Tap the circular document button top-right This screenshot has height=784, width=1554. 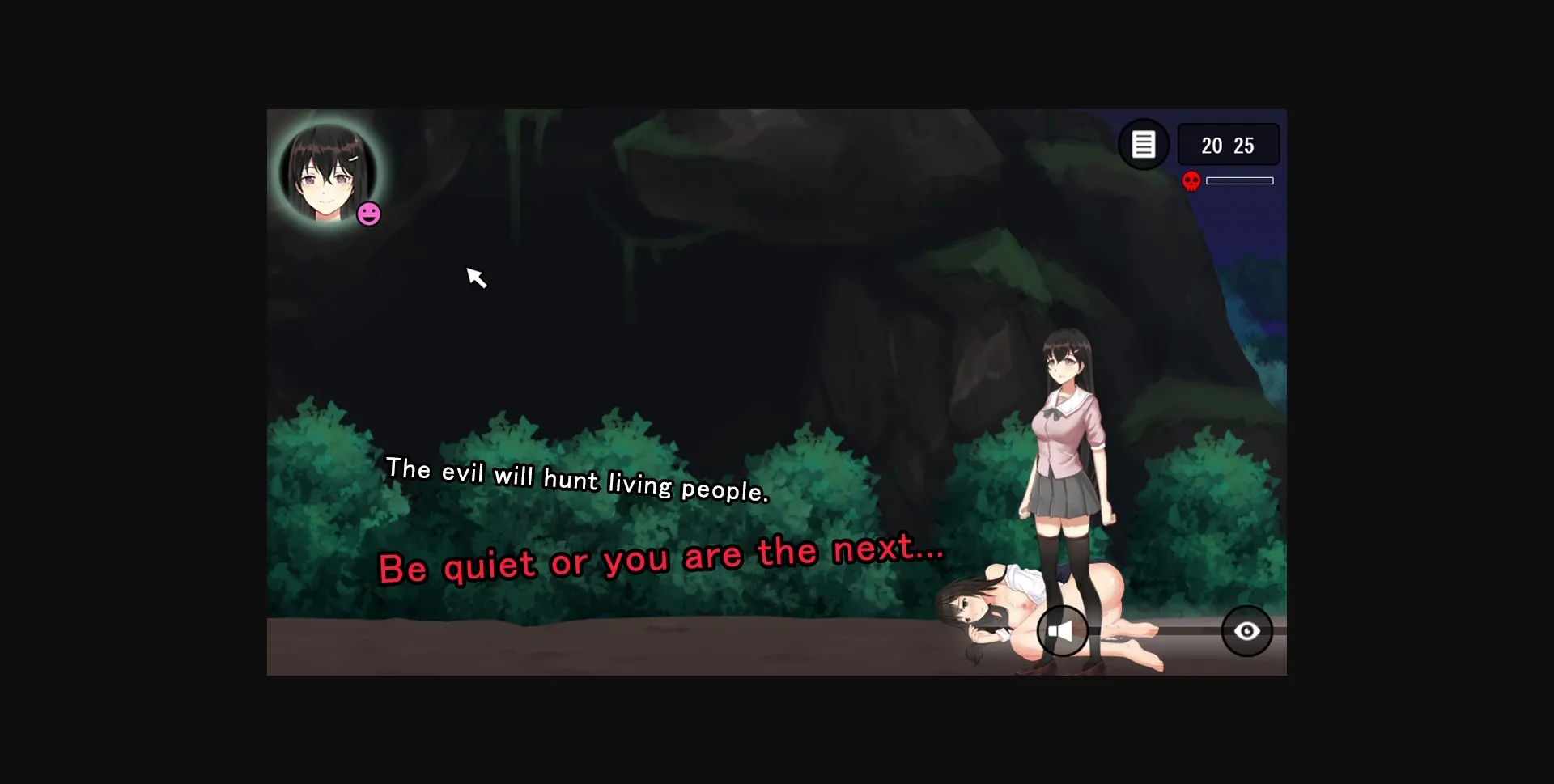pyautogui.click(x=1144, y=144)
